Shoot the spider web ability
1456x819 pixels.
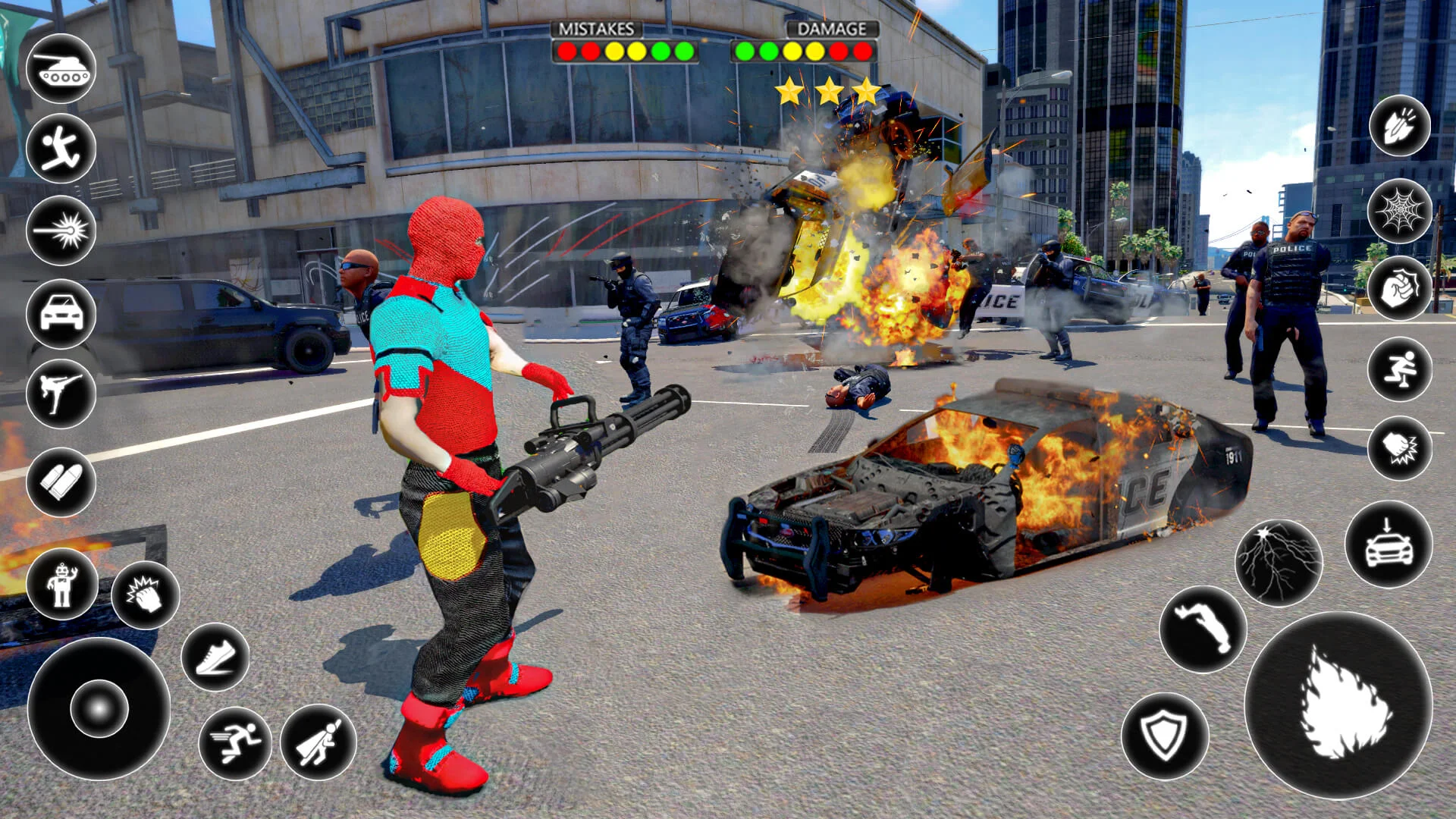coord(1400,211)
